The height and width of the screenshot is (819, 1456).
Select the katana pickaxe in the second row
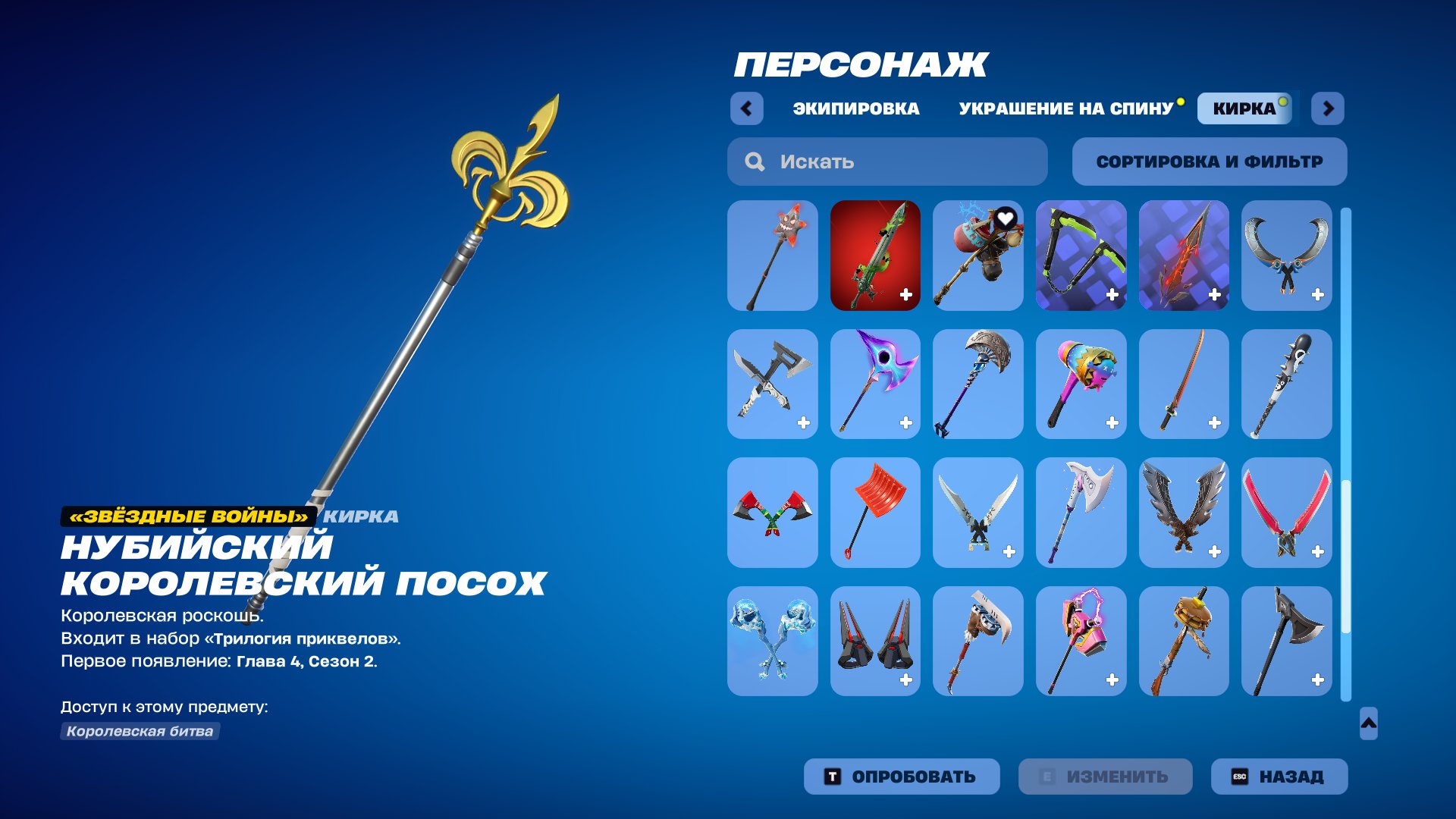click(x=1183, y=384)
